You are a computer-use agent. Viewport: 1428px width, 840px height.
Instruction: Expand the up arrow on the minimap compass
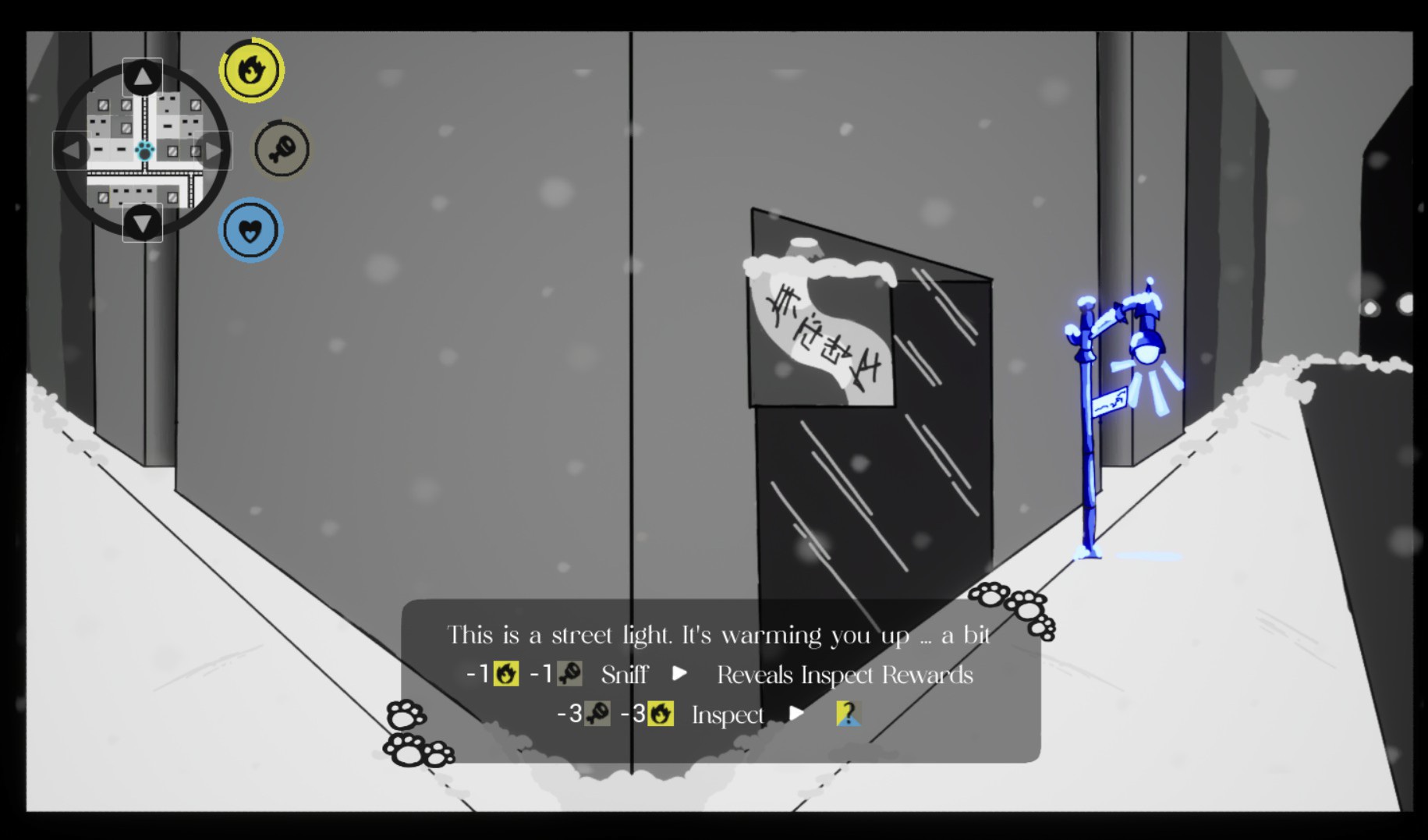[142, 74]
